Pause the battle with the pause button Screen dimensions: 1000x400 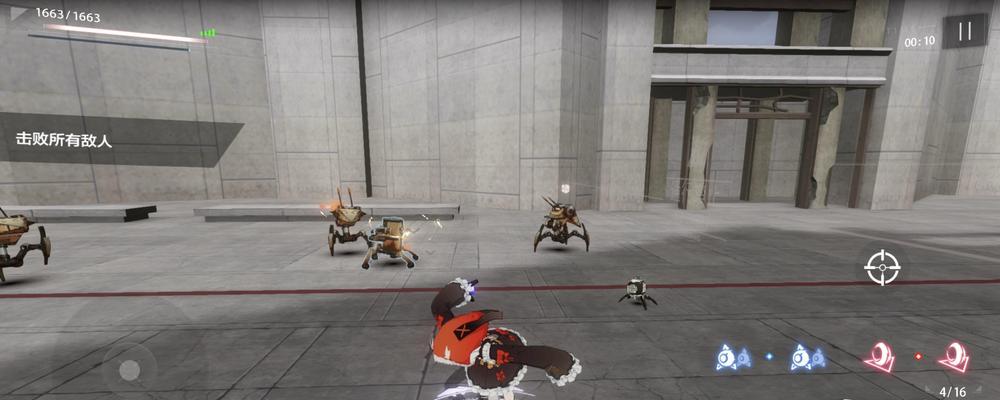click(965, 32)
